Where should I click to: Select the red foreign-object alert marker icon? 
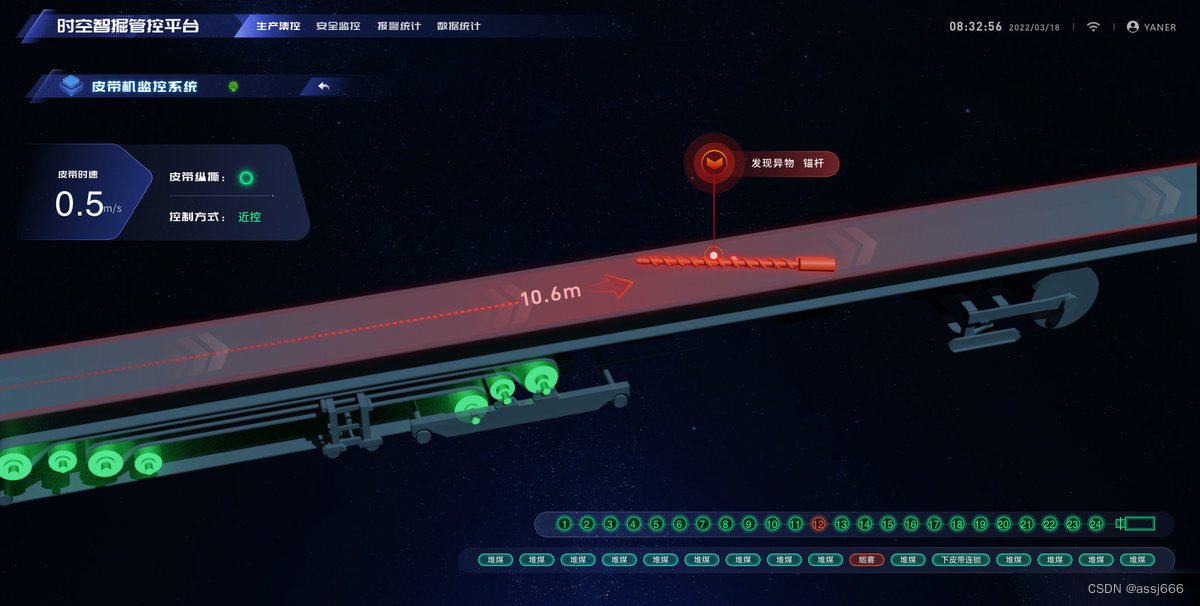714,162
